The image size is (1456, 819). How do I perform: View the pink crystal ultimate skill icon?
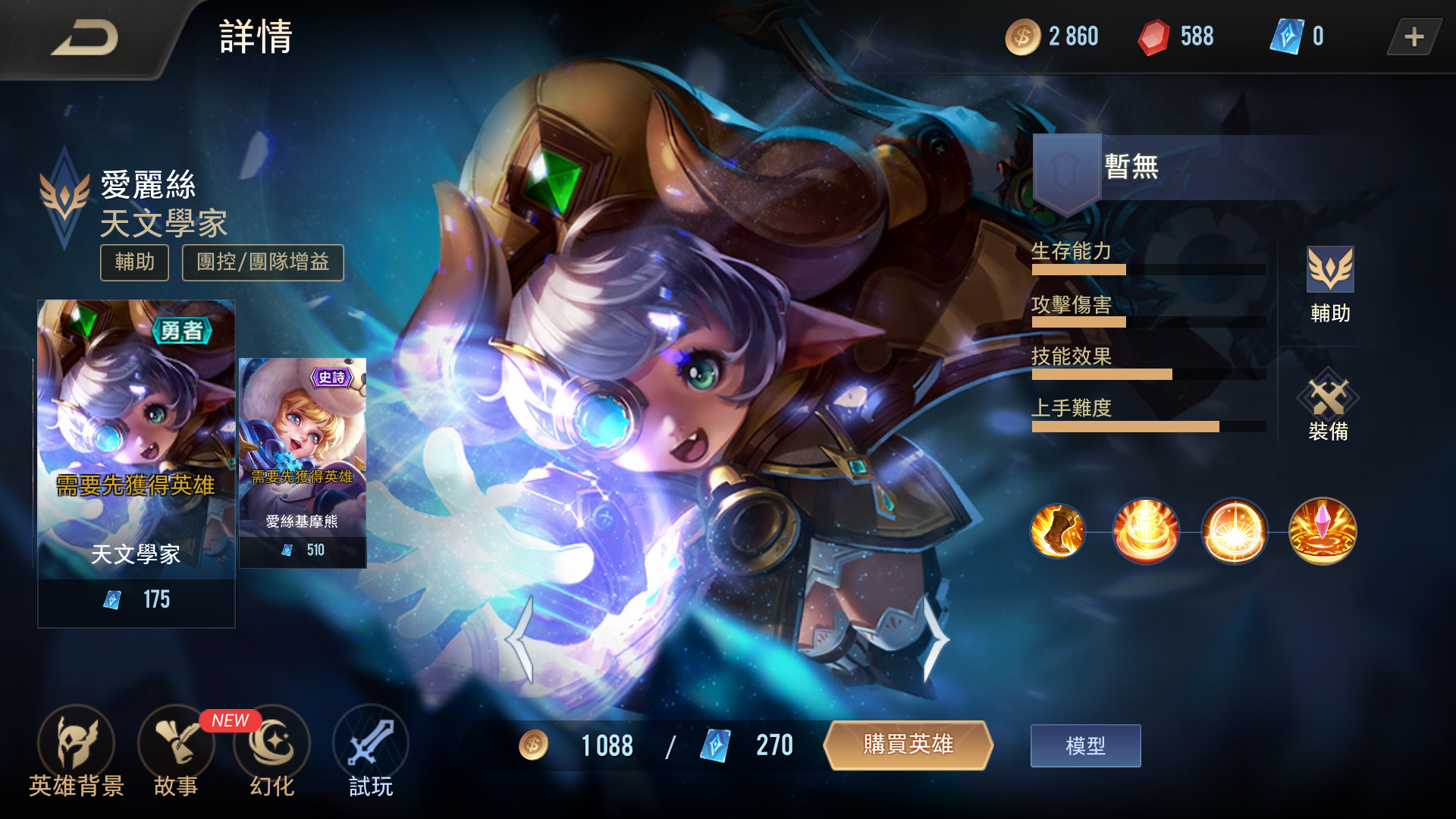click(1323, 531)
